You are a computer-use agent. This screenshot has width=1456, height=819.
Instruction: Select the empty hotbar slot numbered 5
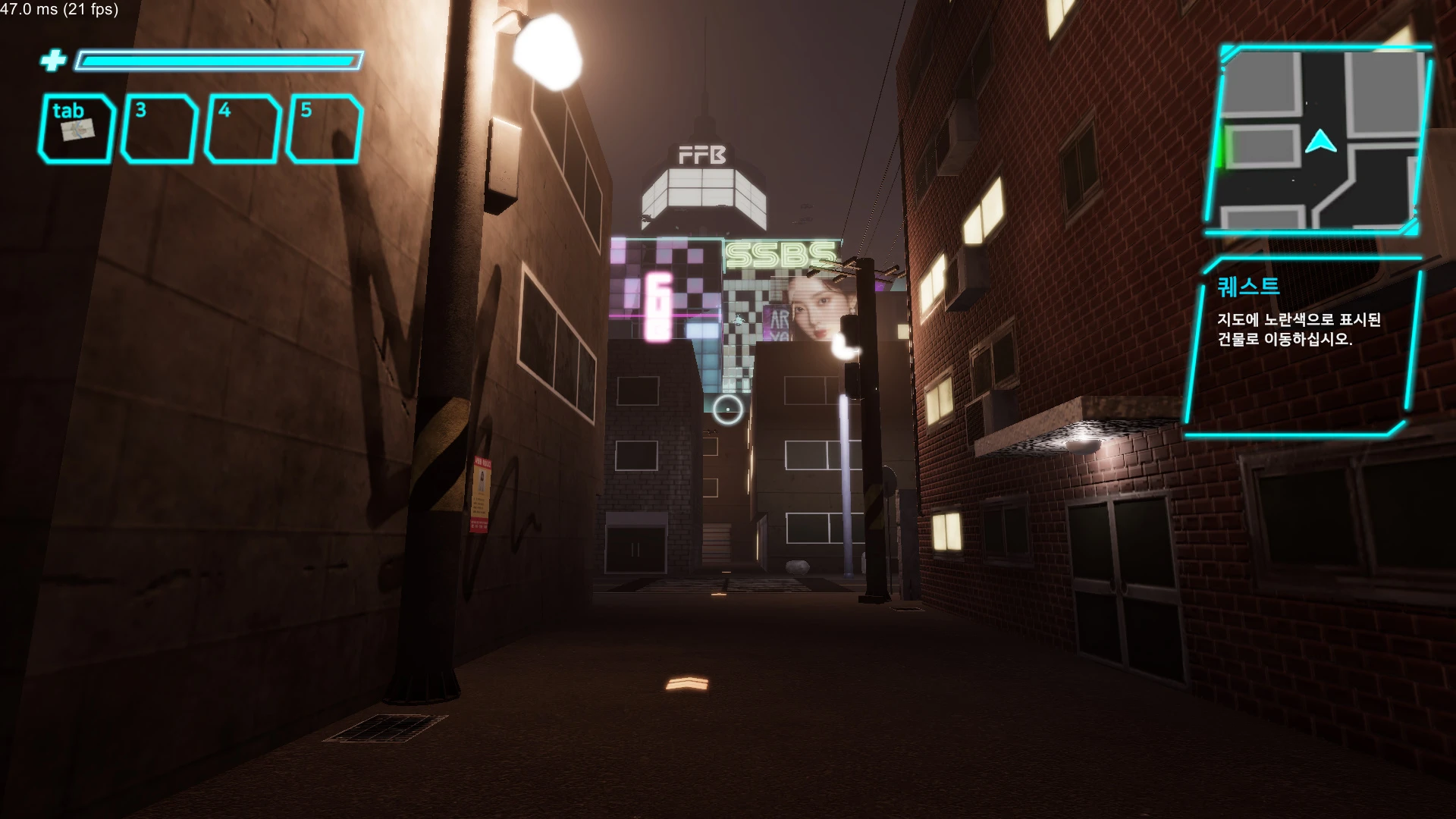point(325,129)
